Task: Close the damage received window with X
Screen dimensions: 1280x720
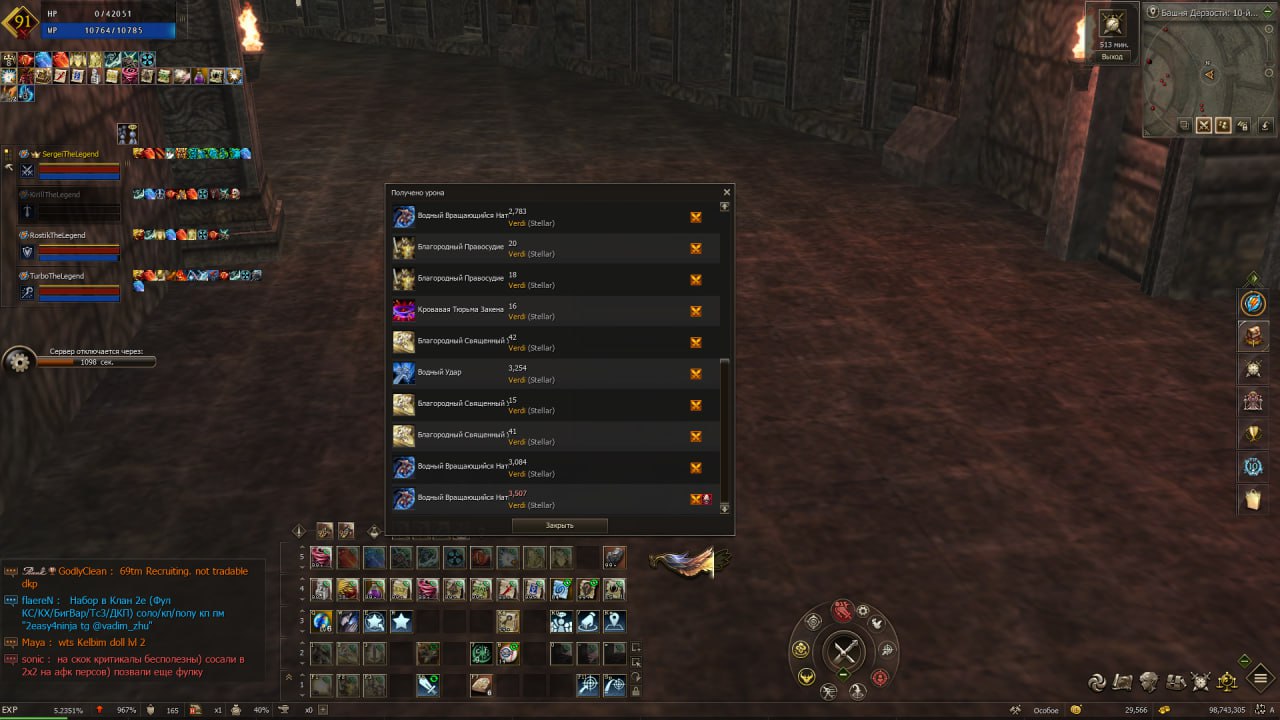Action: coord(727,192)
